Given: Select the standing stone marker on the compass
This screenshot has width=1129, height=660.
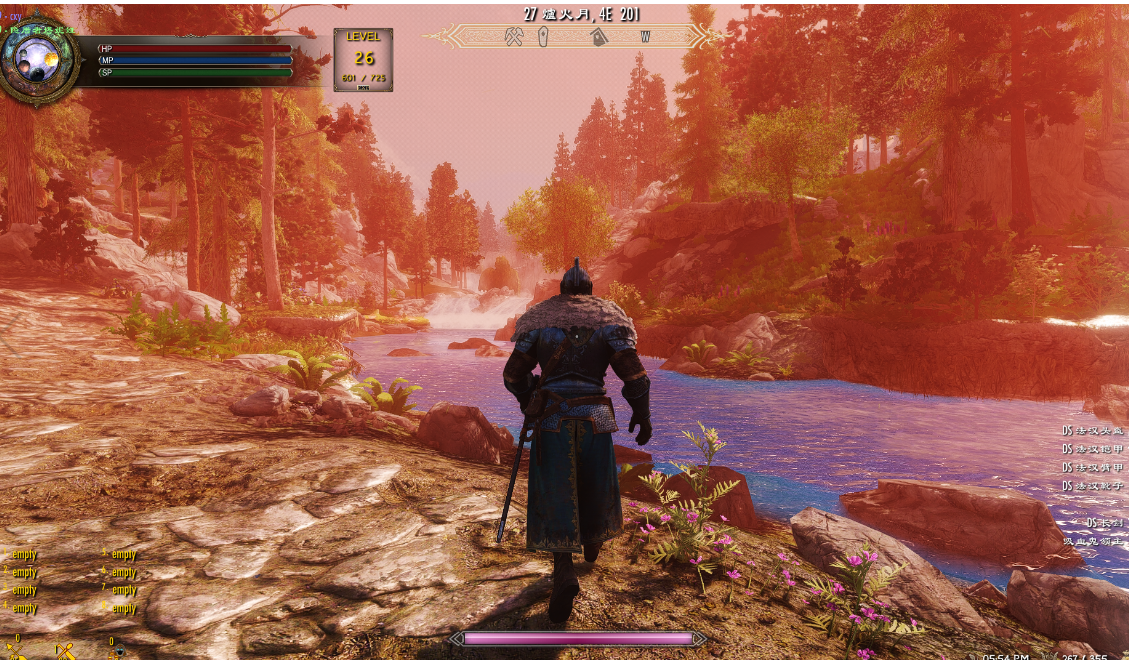Looking at the screenshot, I should (543, 37).
